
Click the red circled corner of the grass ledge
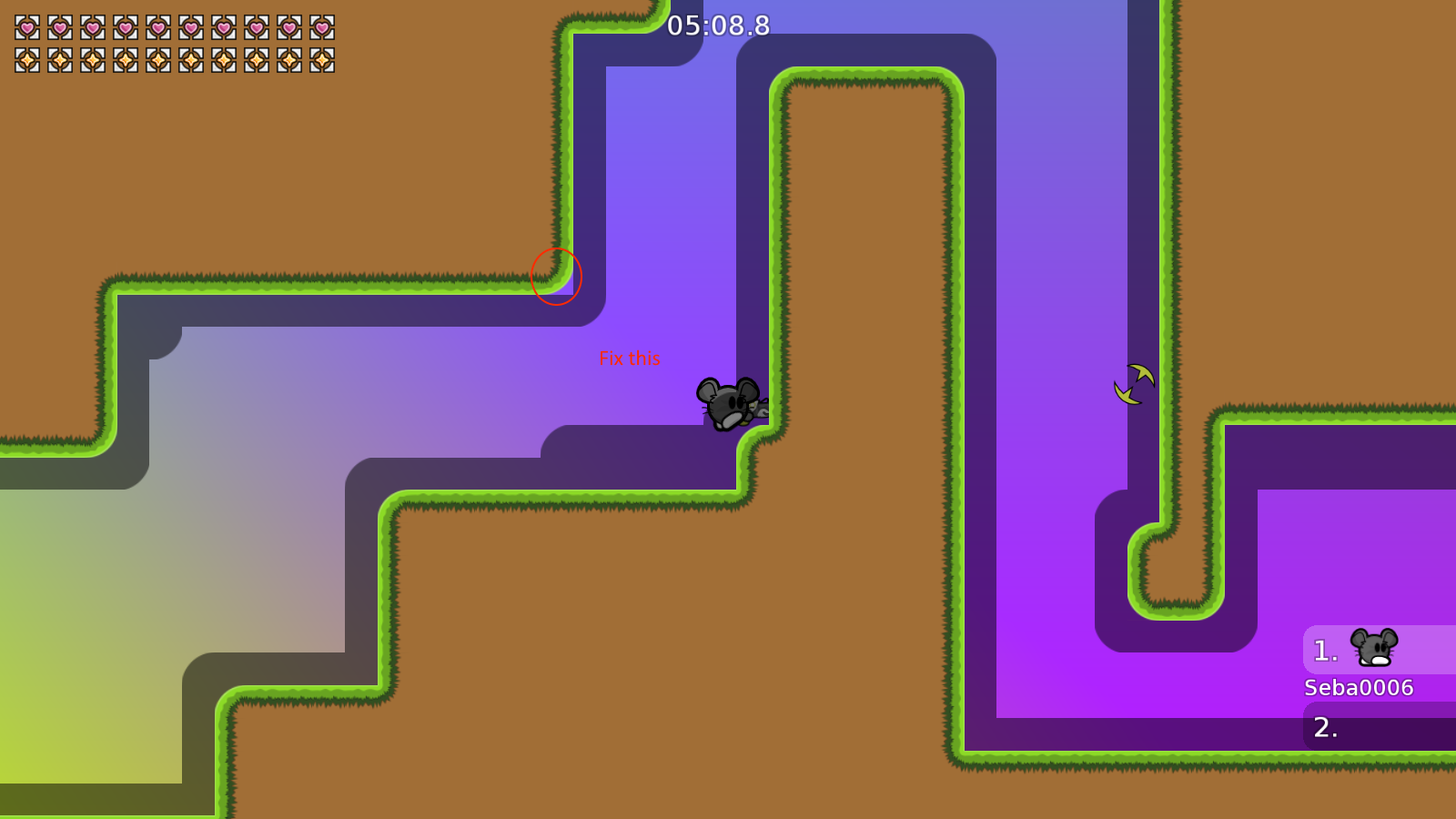(556, 278)
